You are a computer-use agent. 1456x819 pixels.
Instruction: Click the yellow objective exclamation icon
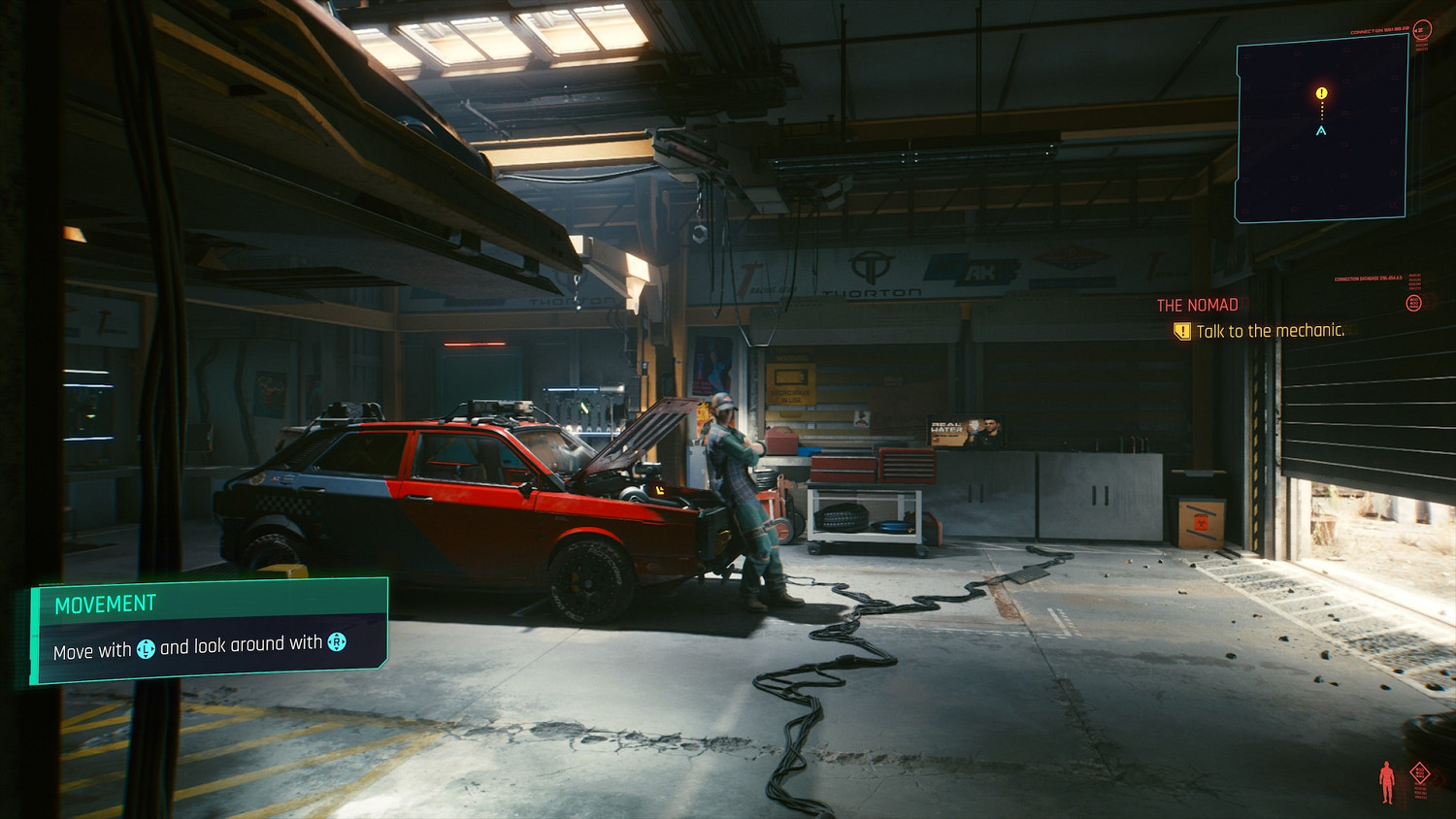(1181, 332)
